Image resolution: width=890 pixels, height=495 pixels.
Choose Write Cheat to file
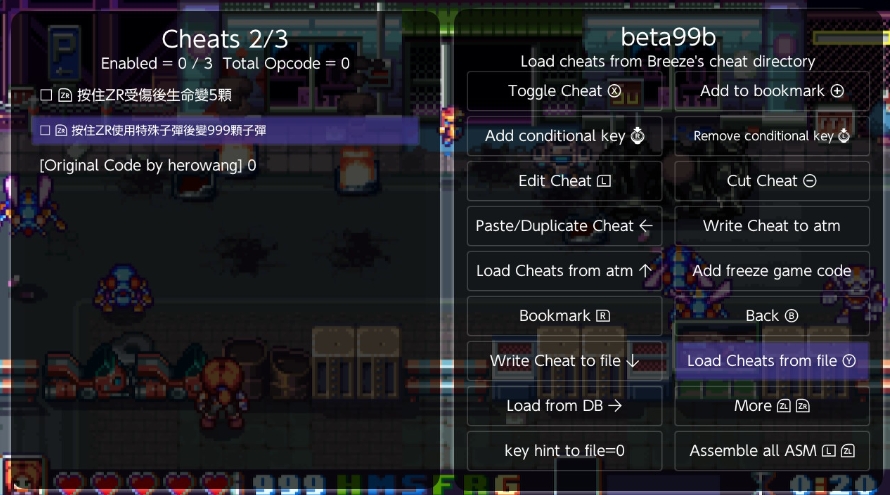pyautogui.click(x=564, y=361)
